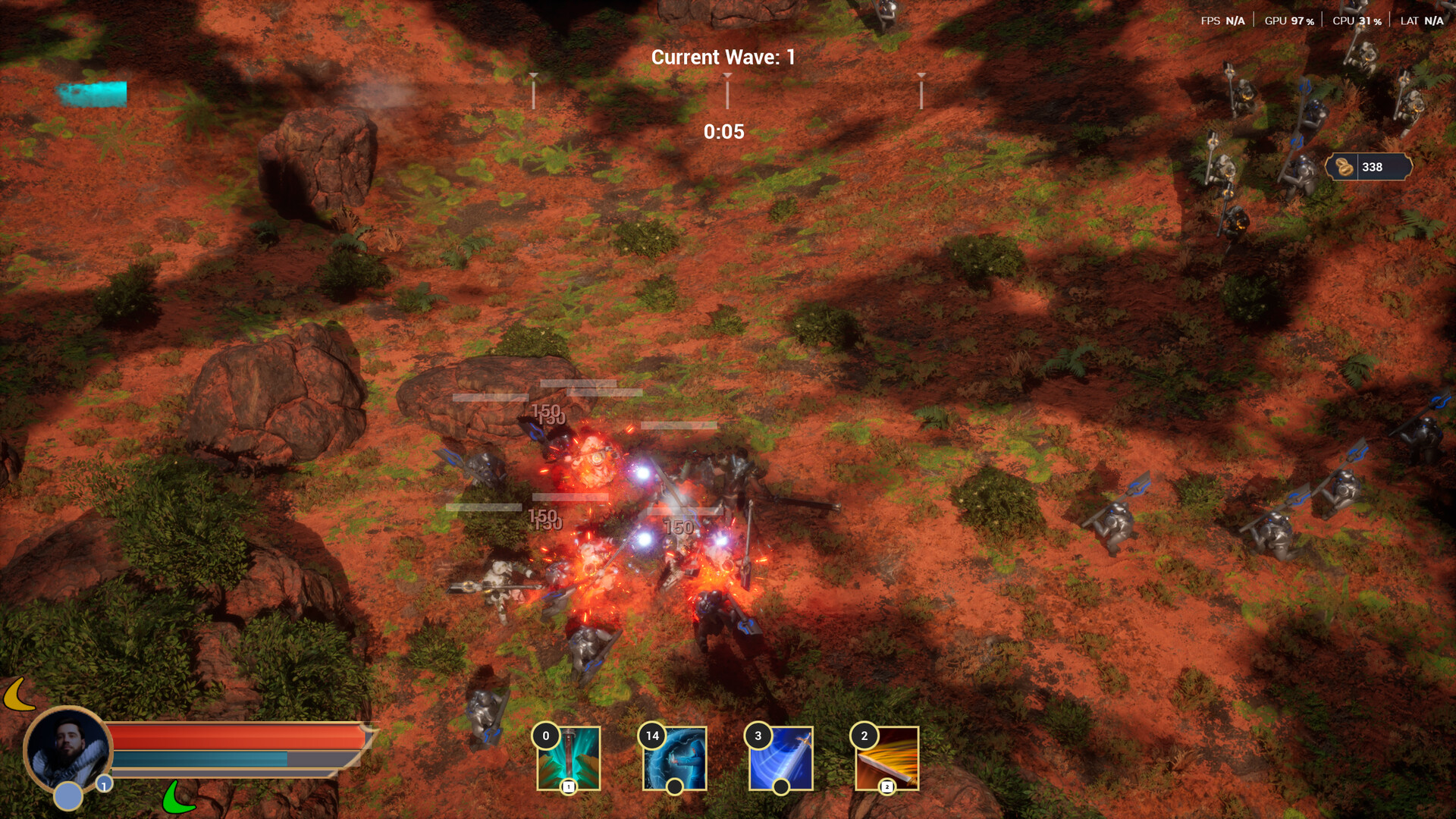
Task: Click the cooldown circle under the sword slash skill
Action: pyautogui.click(x=780, y=787)
